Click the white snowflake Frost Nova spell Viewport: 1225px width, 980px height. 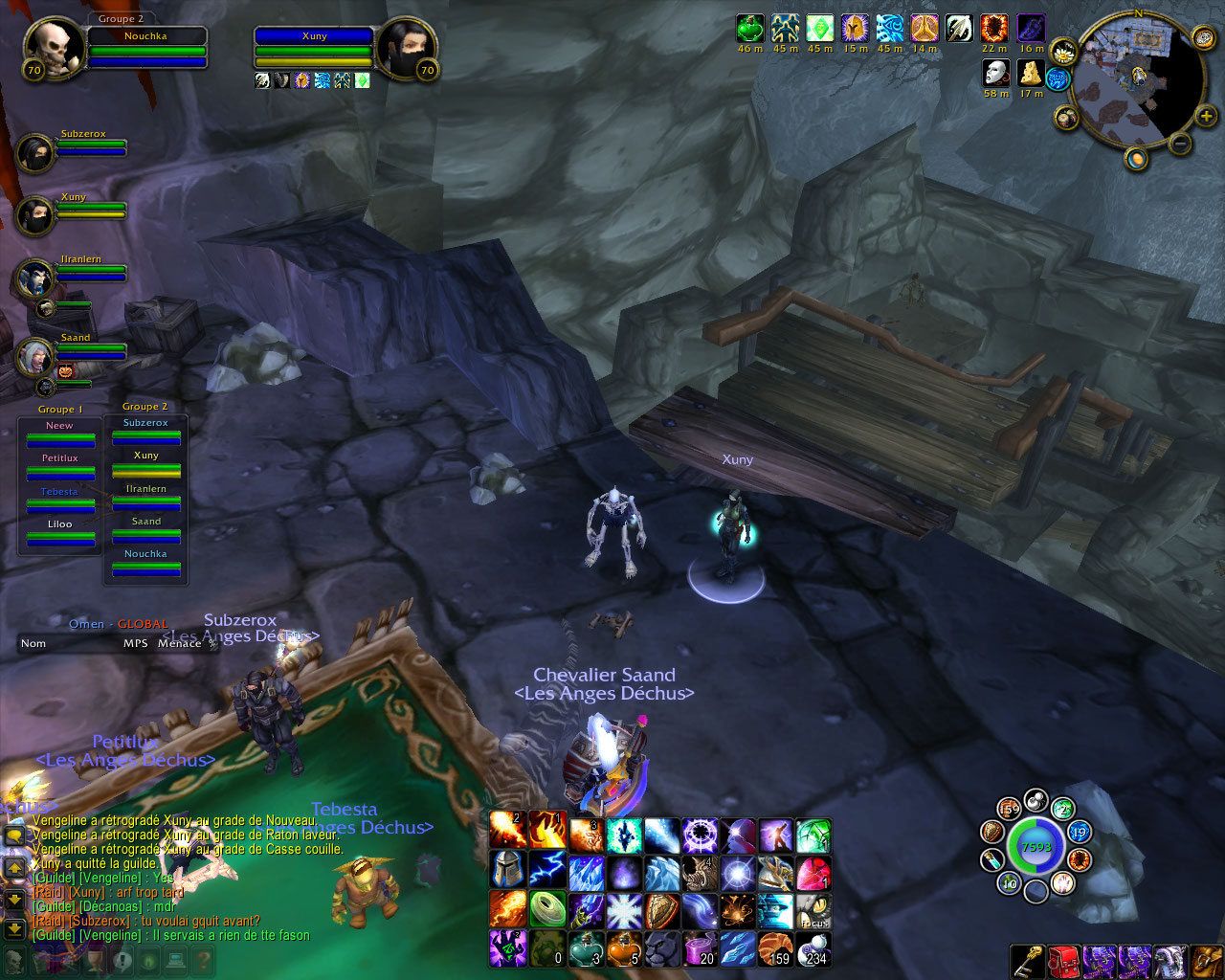(x=623, y=910)
